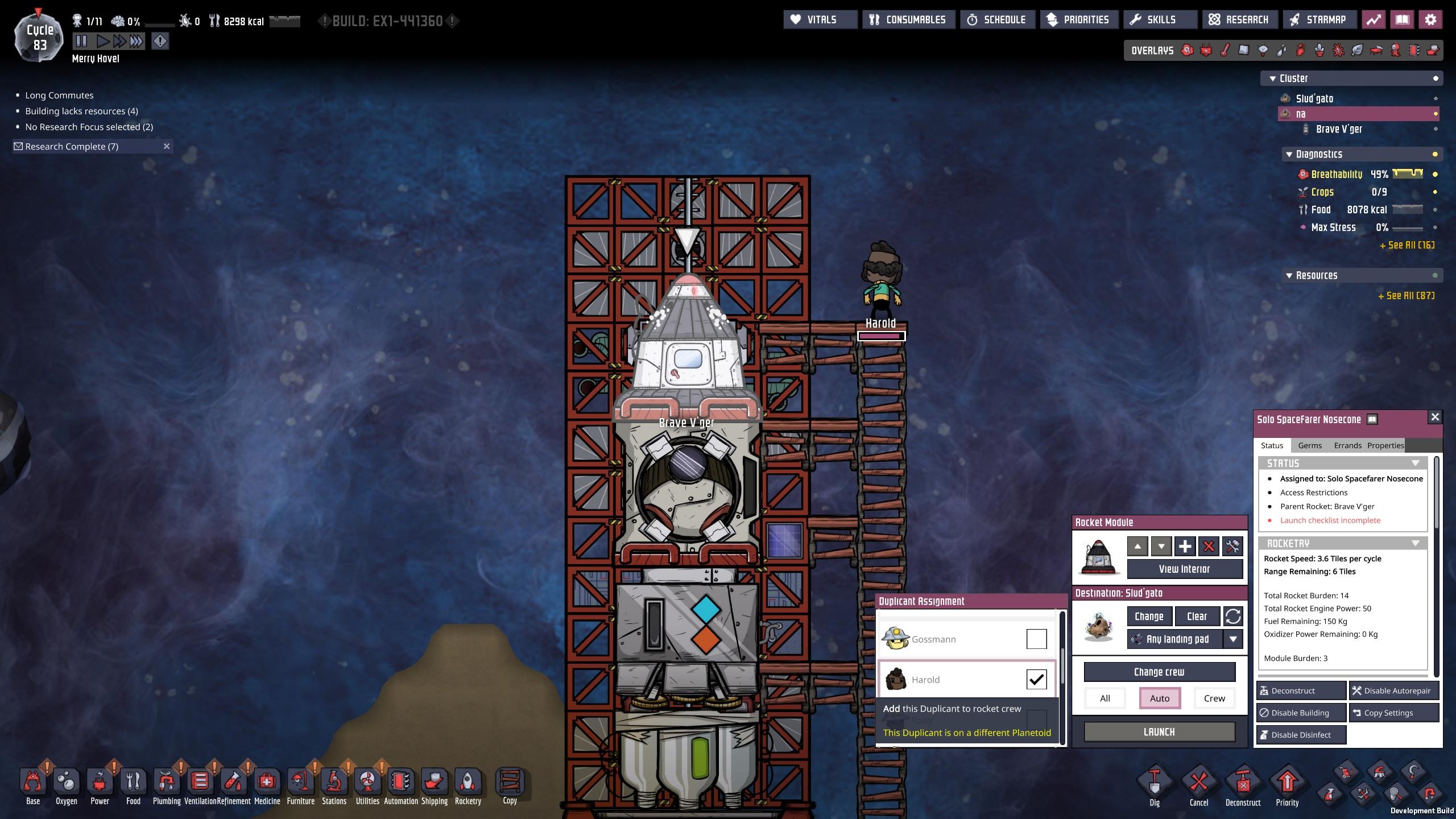Select the Crew option
The image size is (1456, 819).
click(1214, 698)
